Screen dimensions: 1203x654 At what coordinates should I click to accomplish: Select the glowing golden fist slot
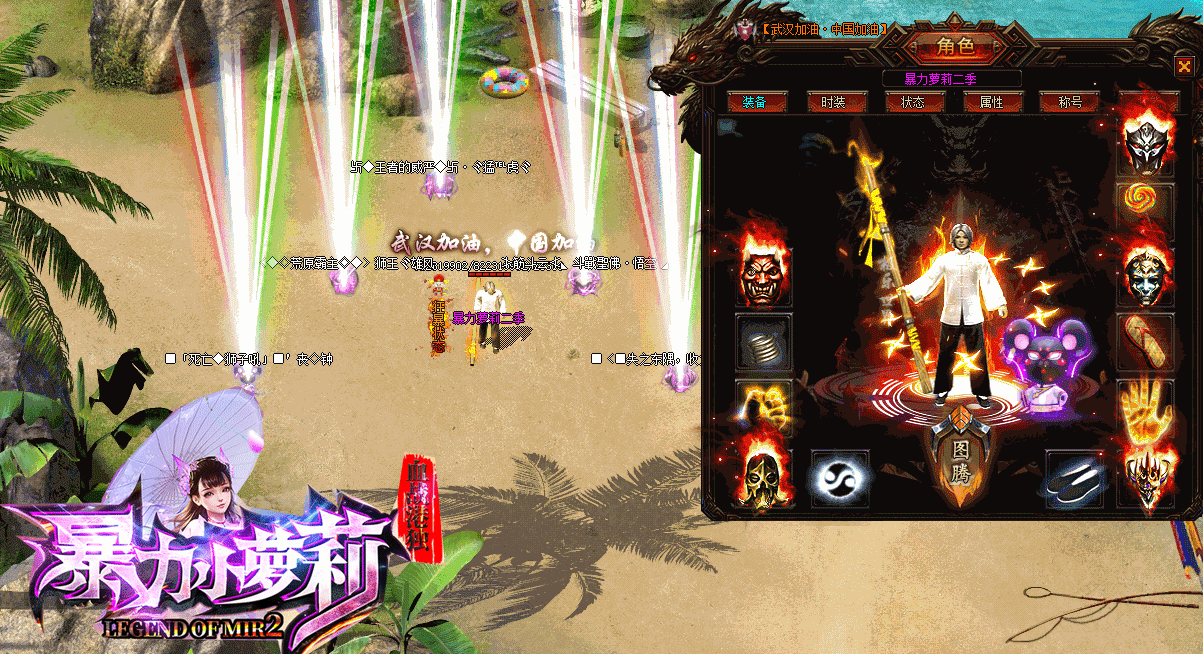(x=764, y=408)
